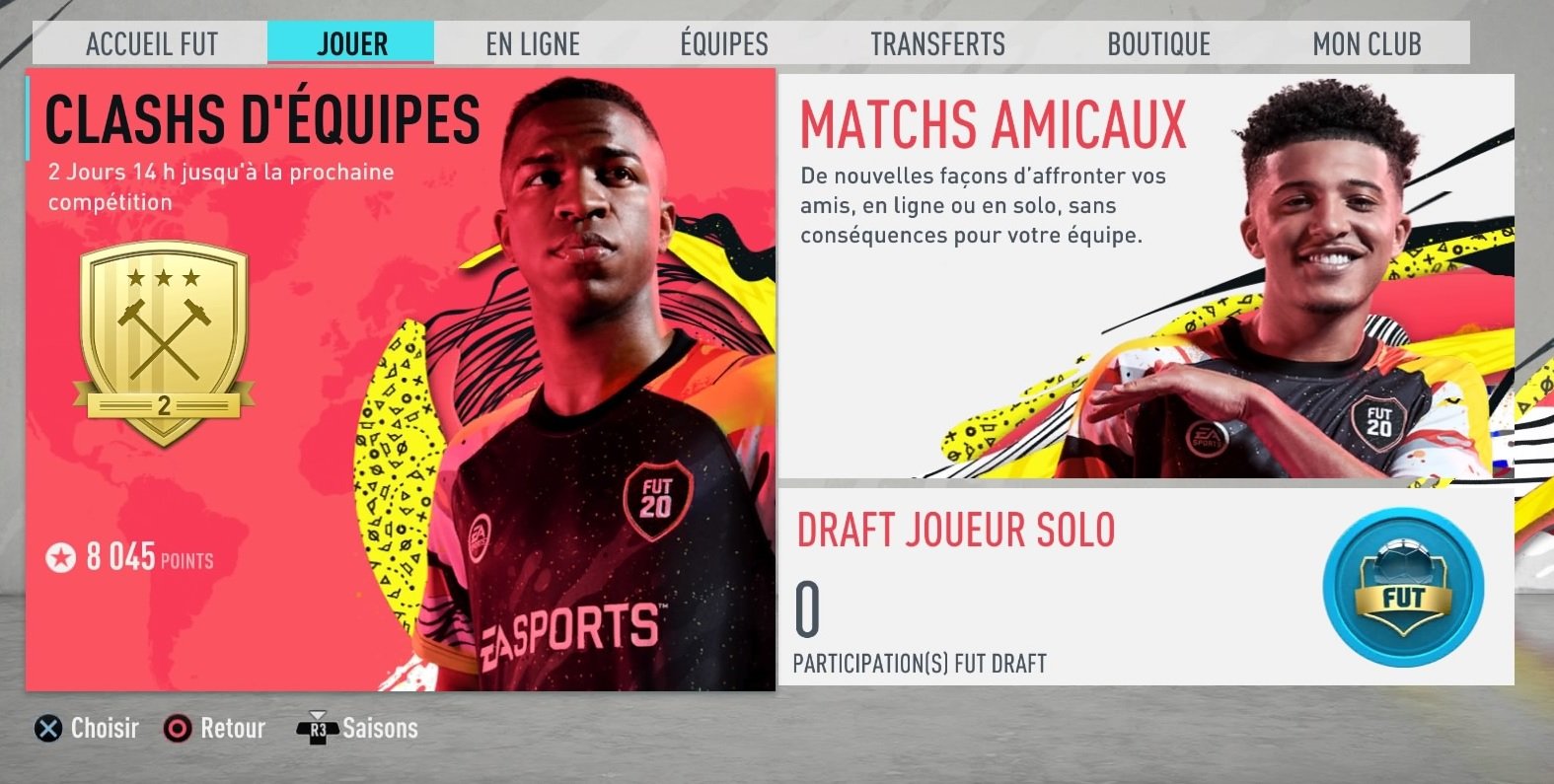Click the red O Retour button icon
1554x784 pixels.
[179, 728]
